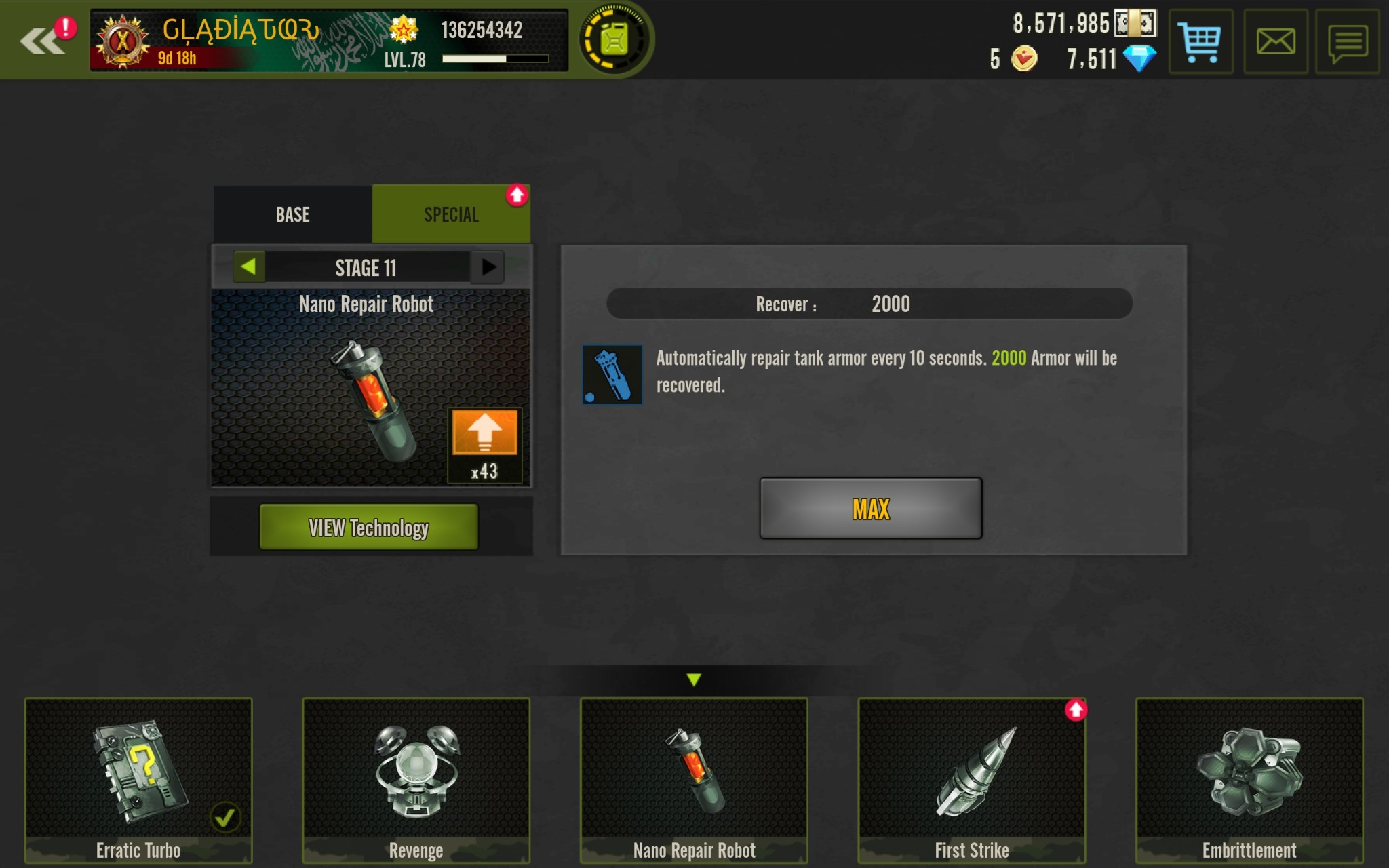Open VIEW Technology
Viewport: 1389px width, 868px height.
(368, 527)
